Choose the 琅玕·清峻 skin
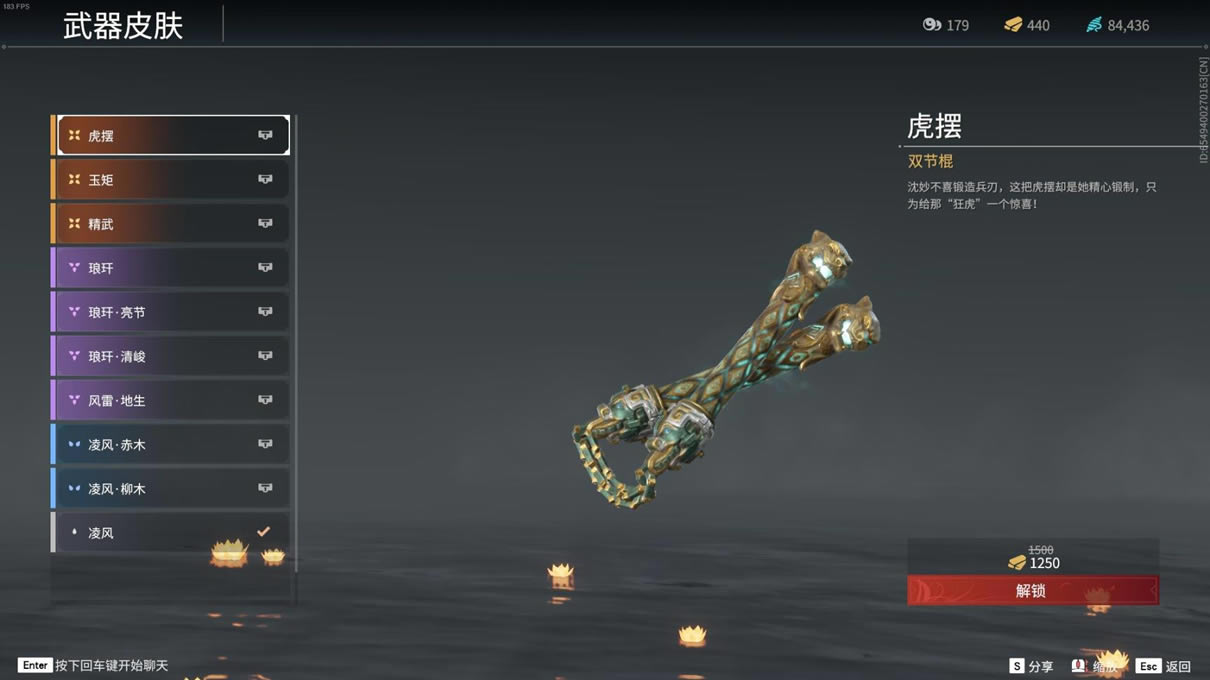This screenshot has height=680, width=1210. pyautogui.click(x=172, y=356)
